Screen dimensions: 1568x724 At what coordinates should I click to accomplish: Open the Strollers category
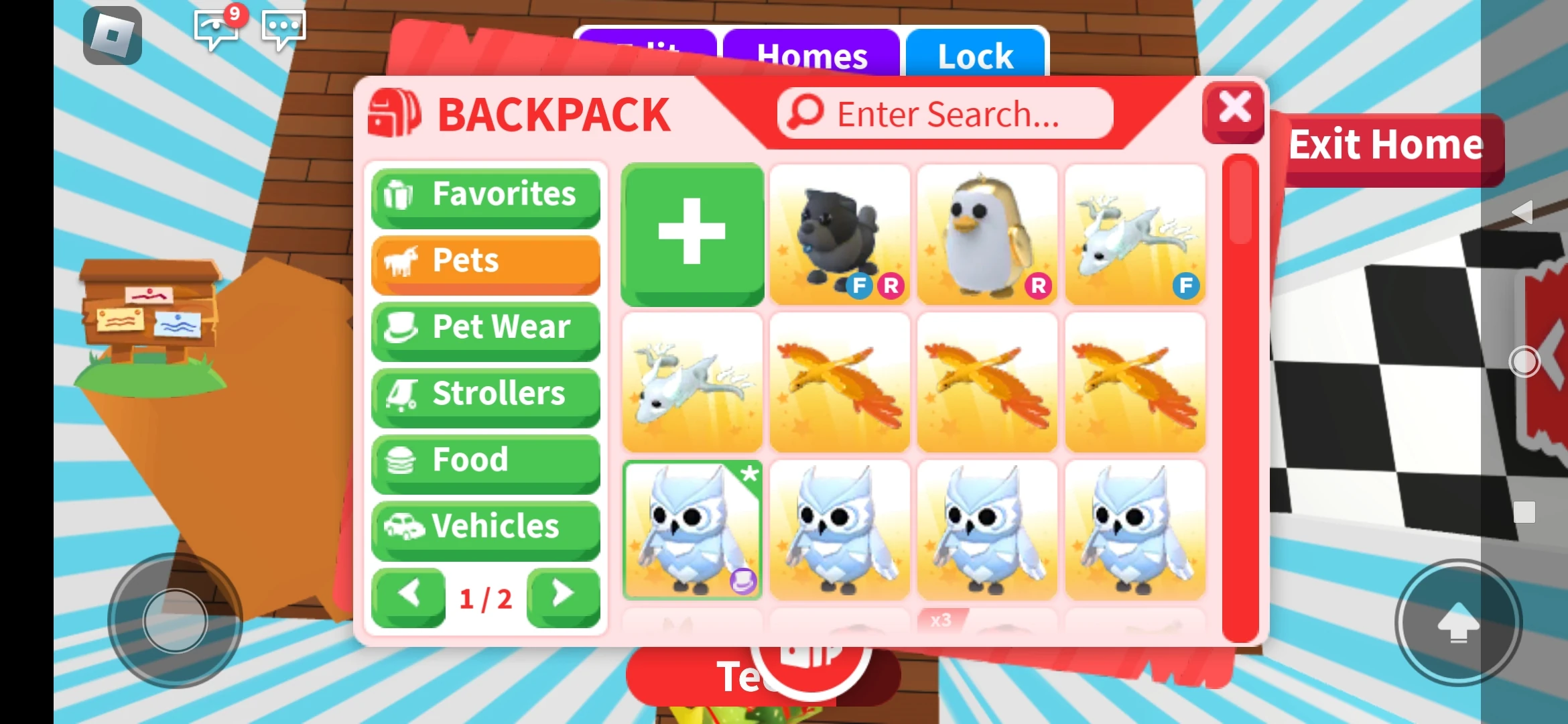tap(484, 394)
